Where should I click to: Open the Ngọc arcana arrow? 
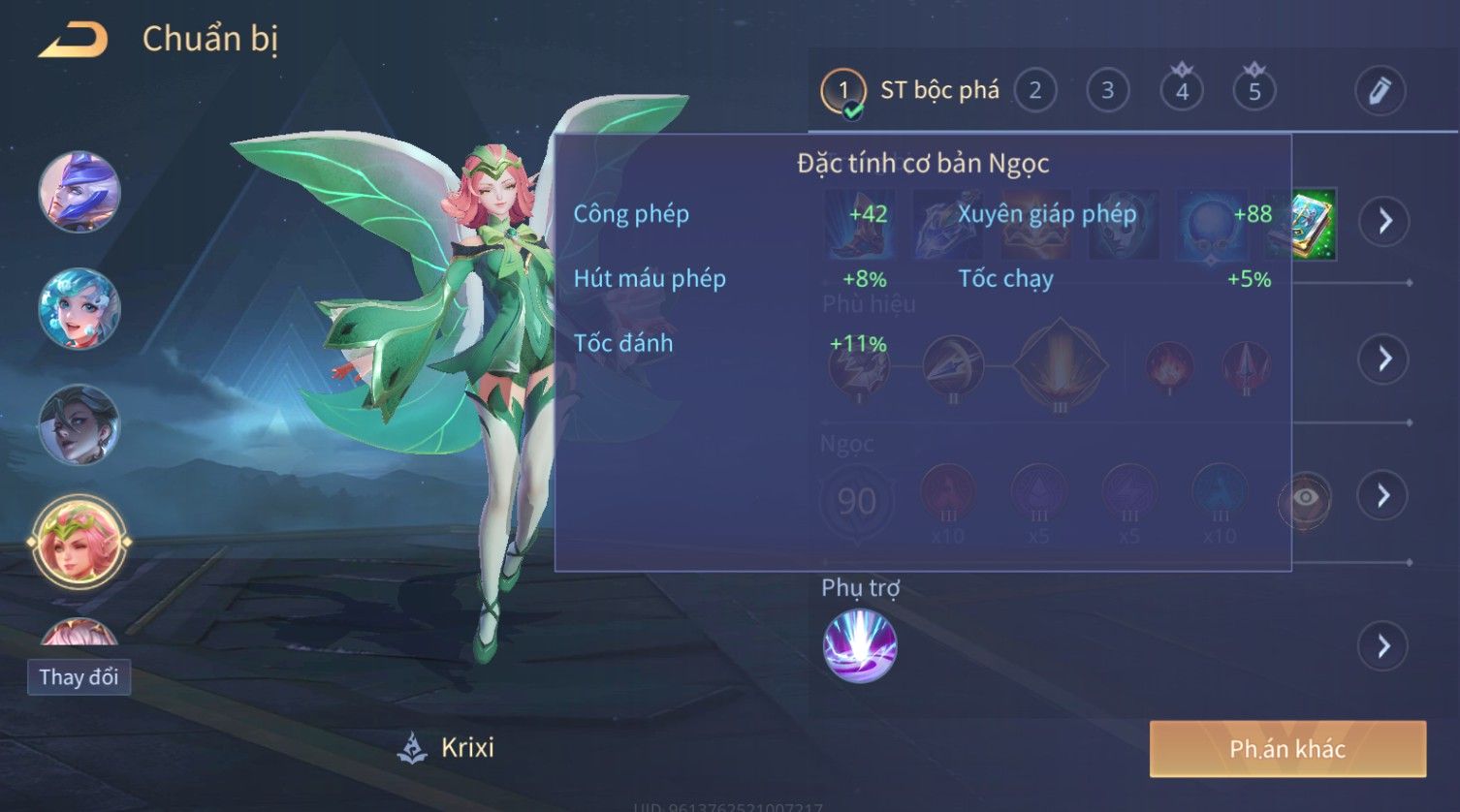[1383, 496]
